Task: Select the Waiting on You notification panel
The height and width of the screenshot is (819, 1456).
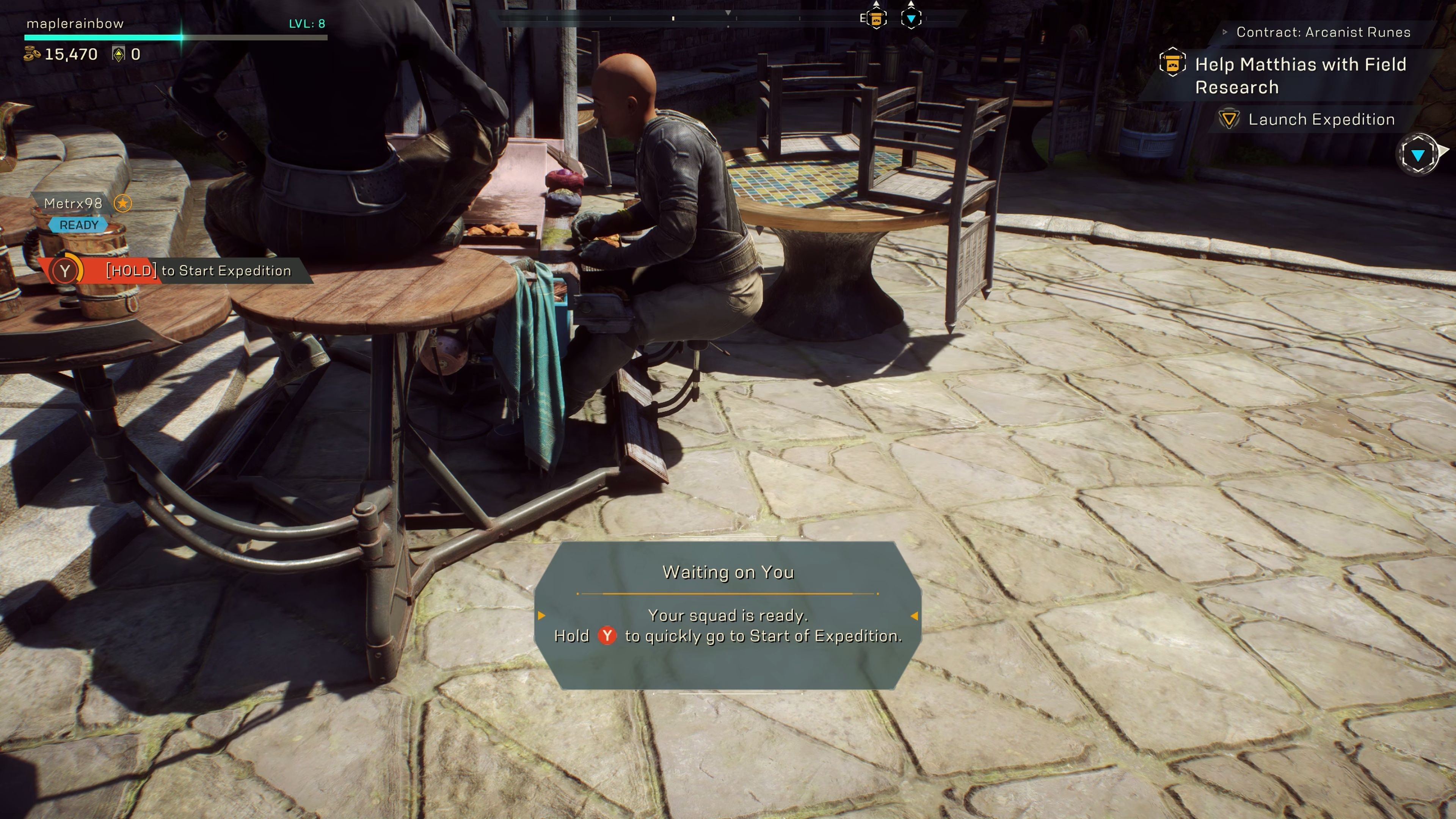Action: [728, 615]
